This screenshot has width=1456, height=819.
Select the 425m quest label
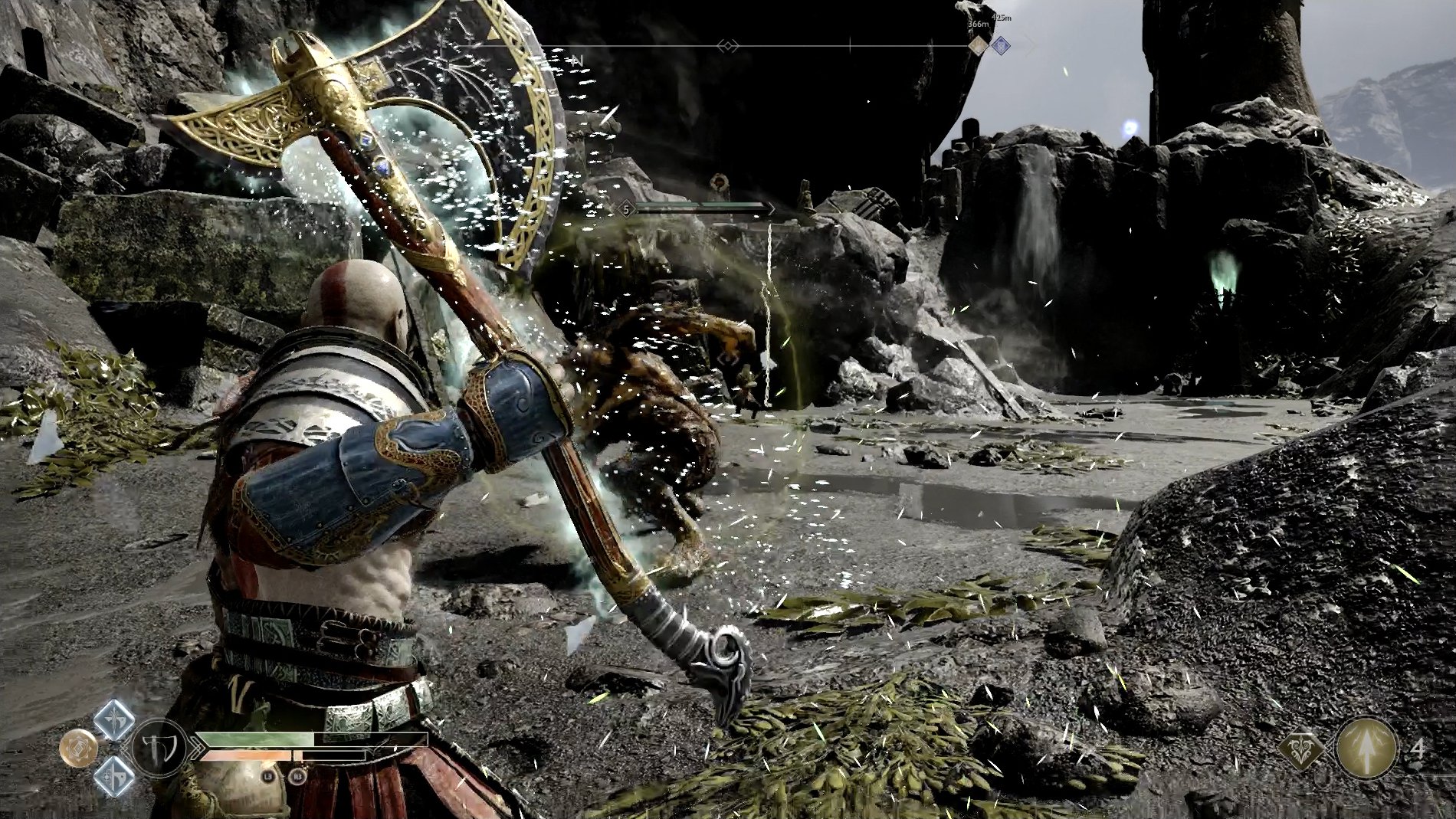[x=1002, y=16]
